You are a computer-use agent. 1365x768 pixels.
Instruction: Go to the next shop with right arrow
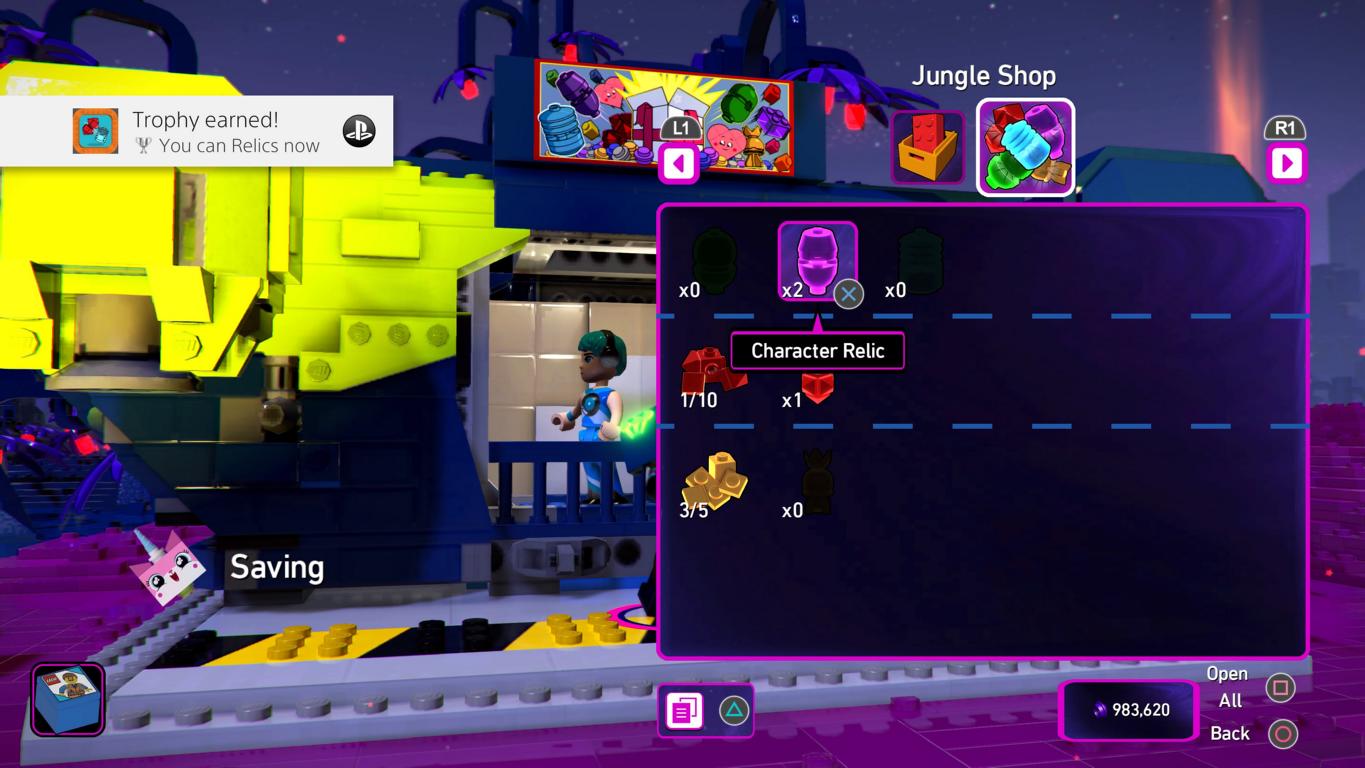(x=1286, y=163)
